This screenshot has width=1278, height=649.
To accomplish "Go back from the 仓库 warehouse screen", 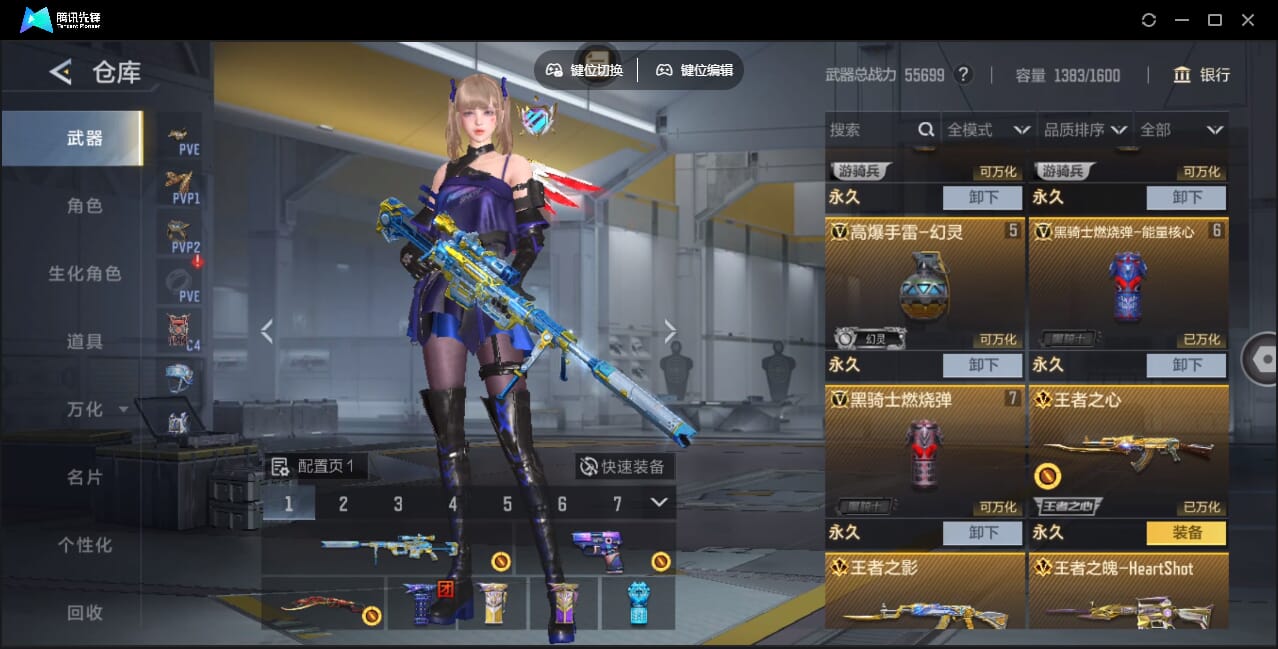I will [x=61, y=72].
